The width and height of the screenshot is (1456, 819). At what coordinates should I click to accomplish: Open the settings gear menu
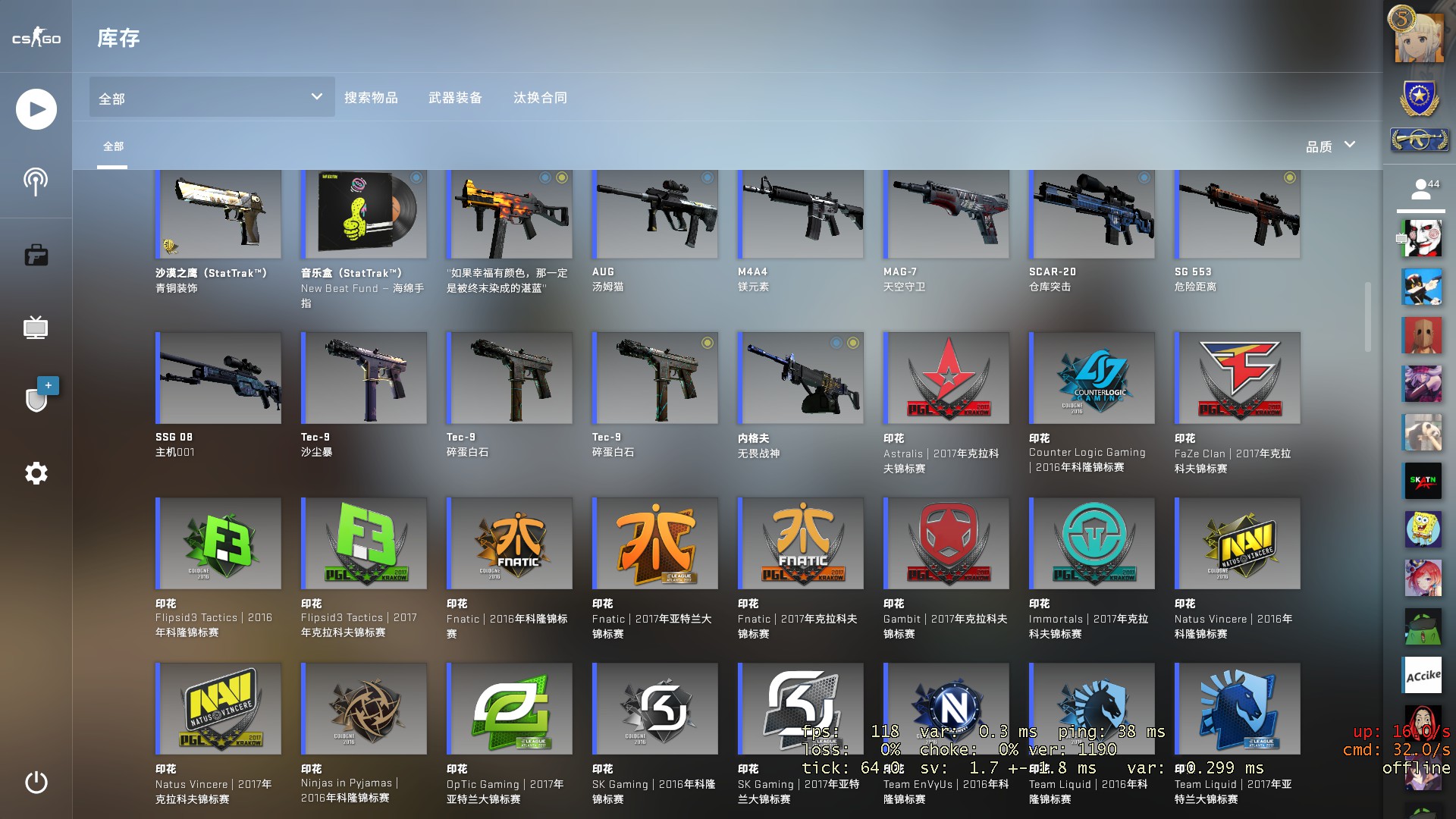[x=36, y=473]
